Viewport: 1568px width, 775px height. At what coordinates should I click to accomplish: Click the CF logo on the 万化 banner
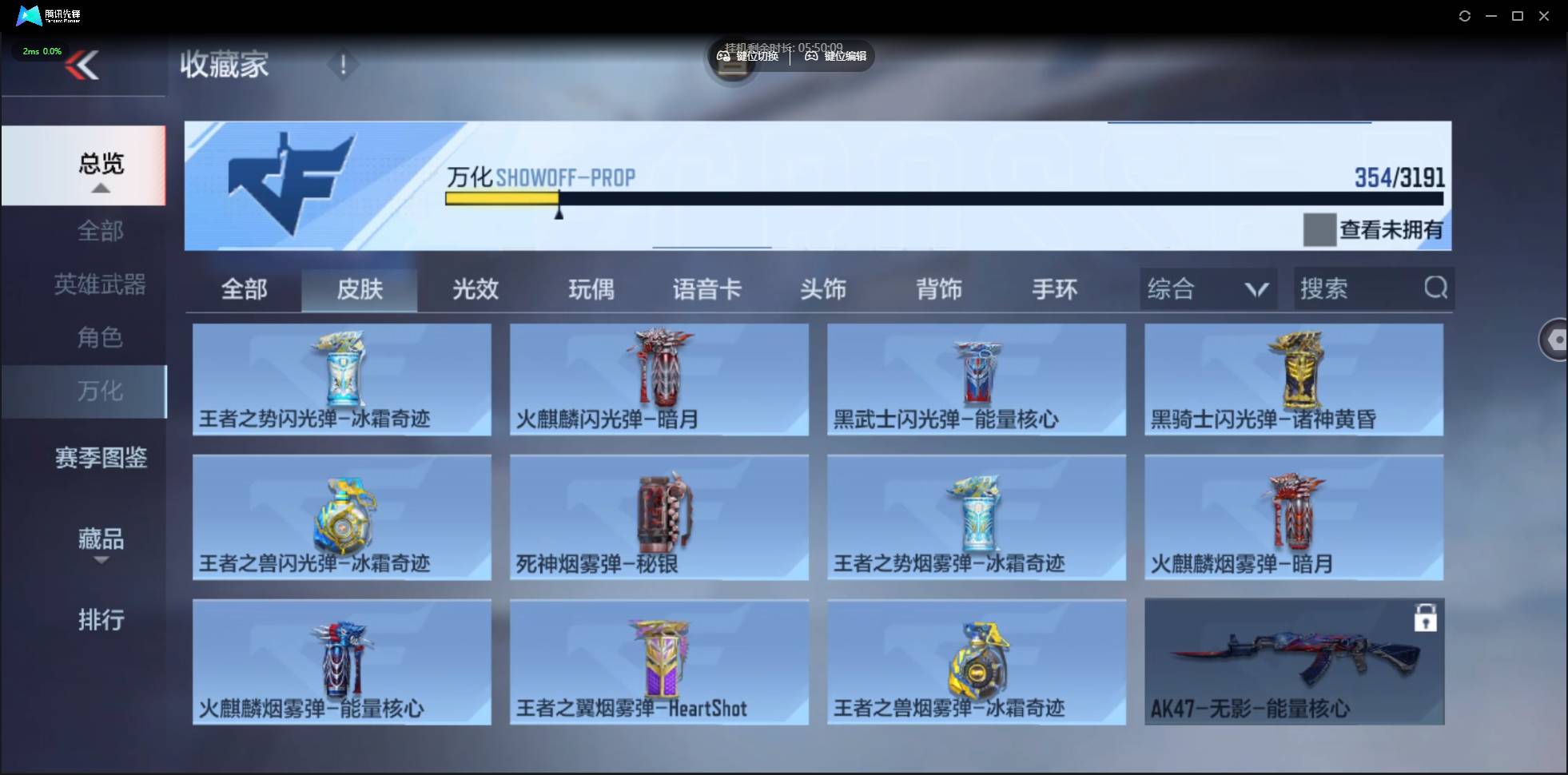[x=292, y=180]
